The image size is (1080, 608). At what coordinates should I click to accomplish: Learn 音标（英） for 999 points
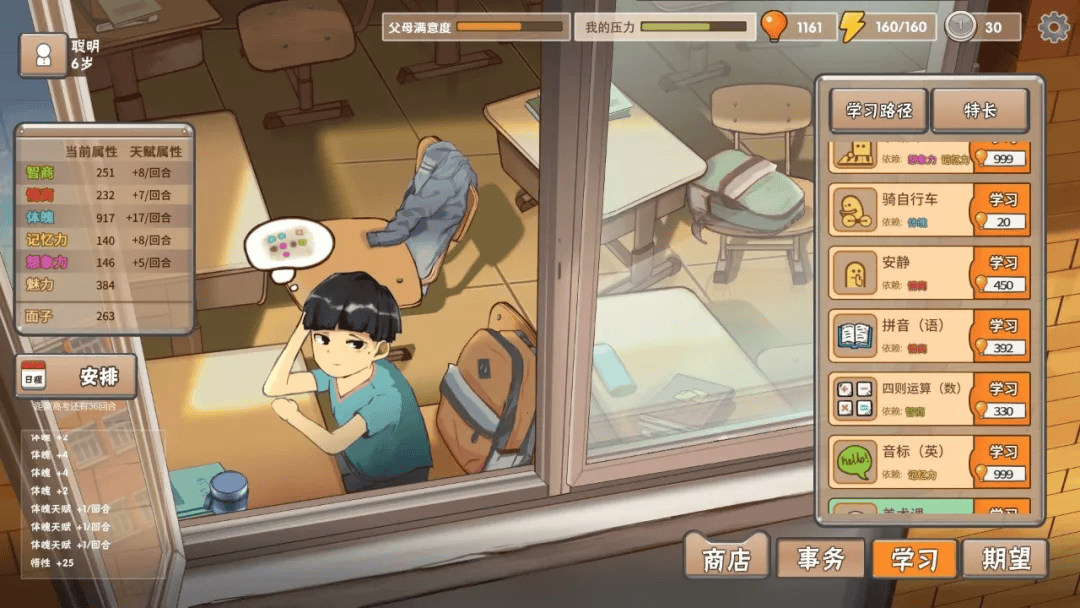(1002, 462)
